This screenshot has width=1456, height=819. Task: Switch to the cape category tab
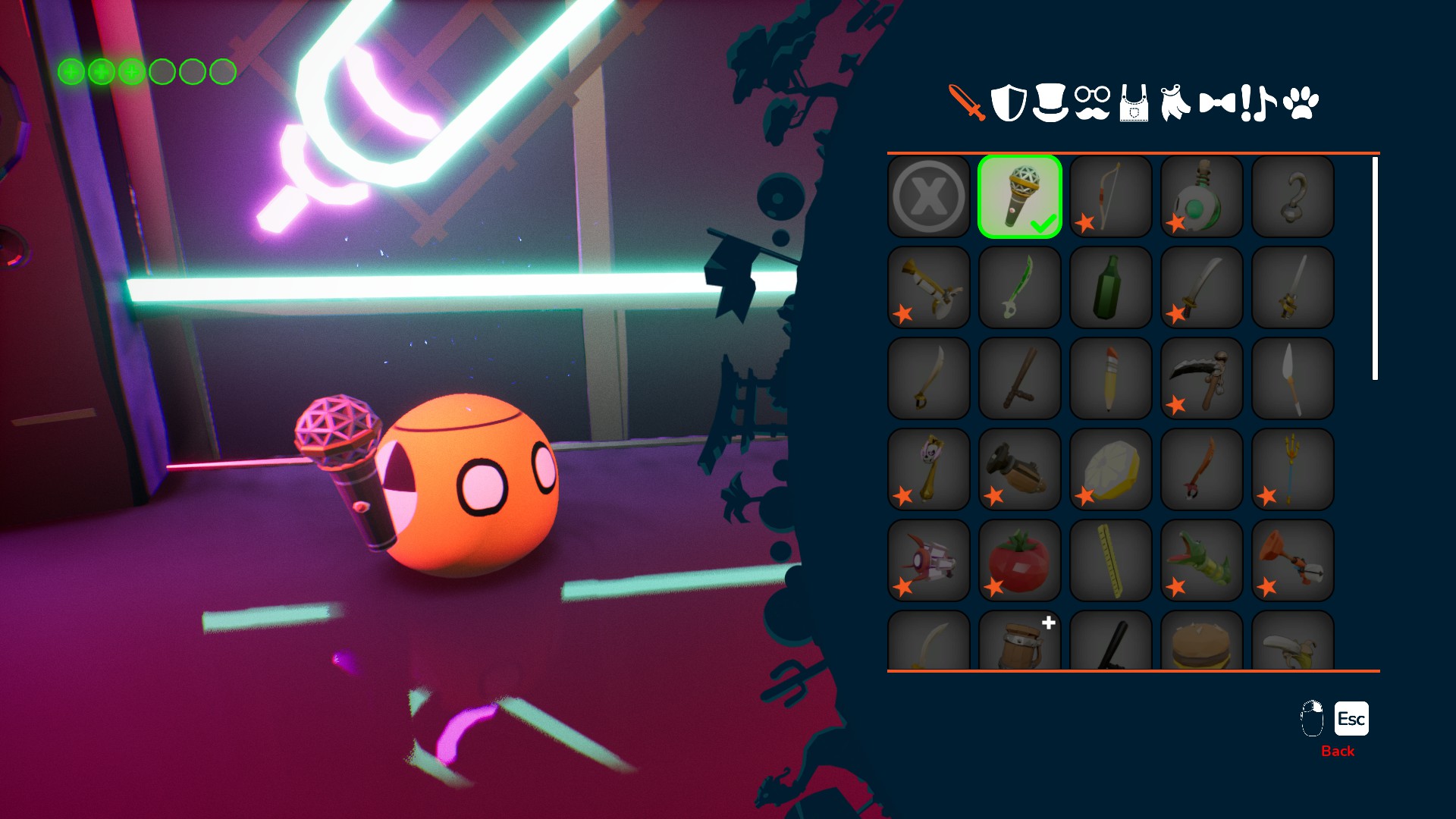click(1175, 103)
